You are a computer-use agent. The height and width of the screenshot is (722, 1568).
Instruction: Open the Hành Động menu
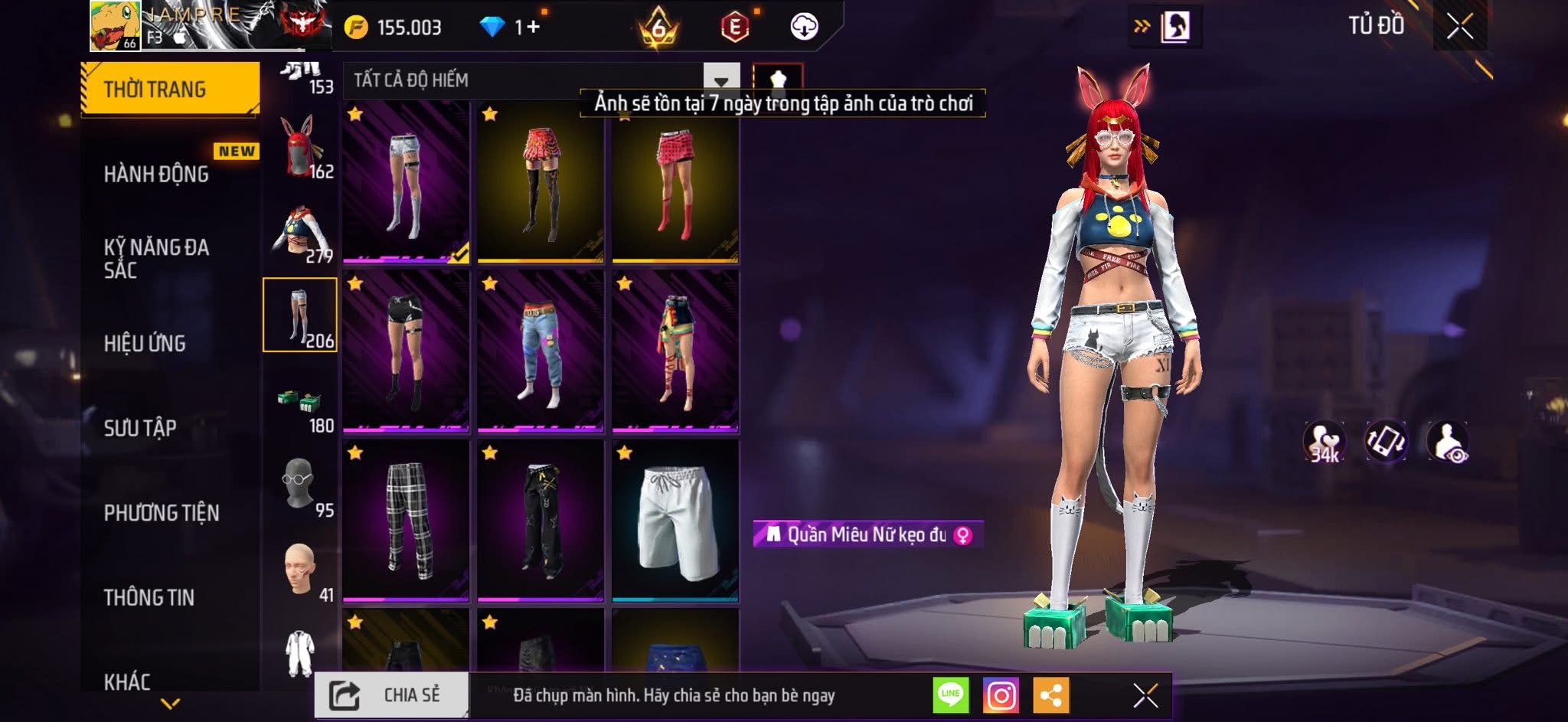[157, 175]
